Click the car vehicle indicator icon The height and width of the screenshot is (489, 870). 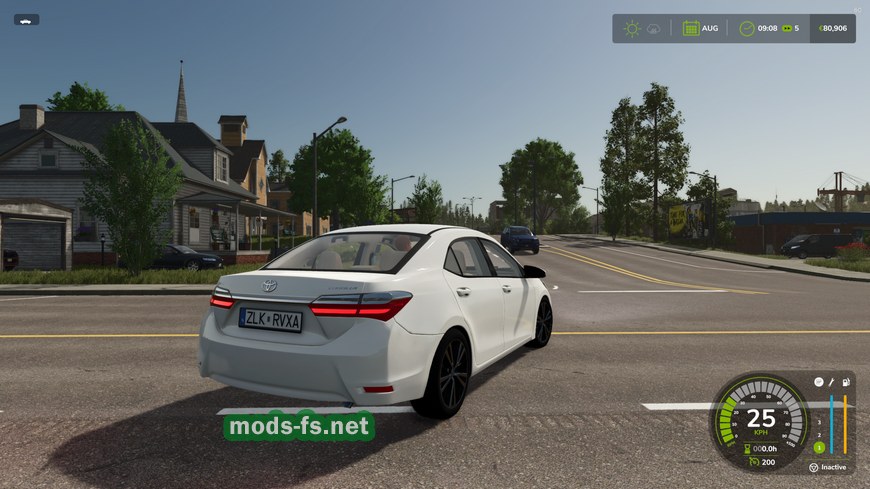(x=26, y=19)
